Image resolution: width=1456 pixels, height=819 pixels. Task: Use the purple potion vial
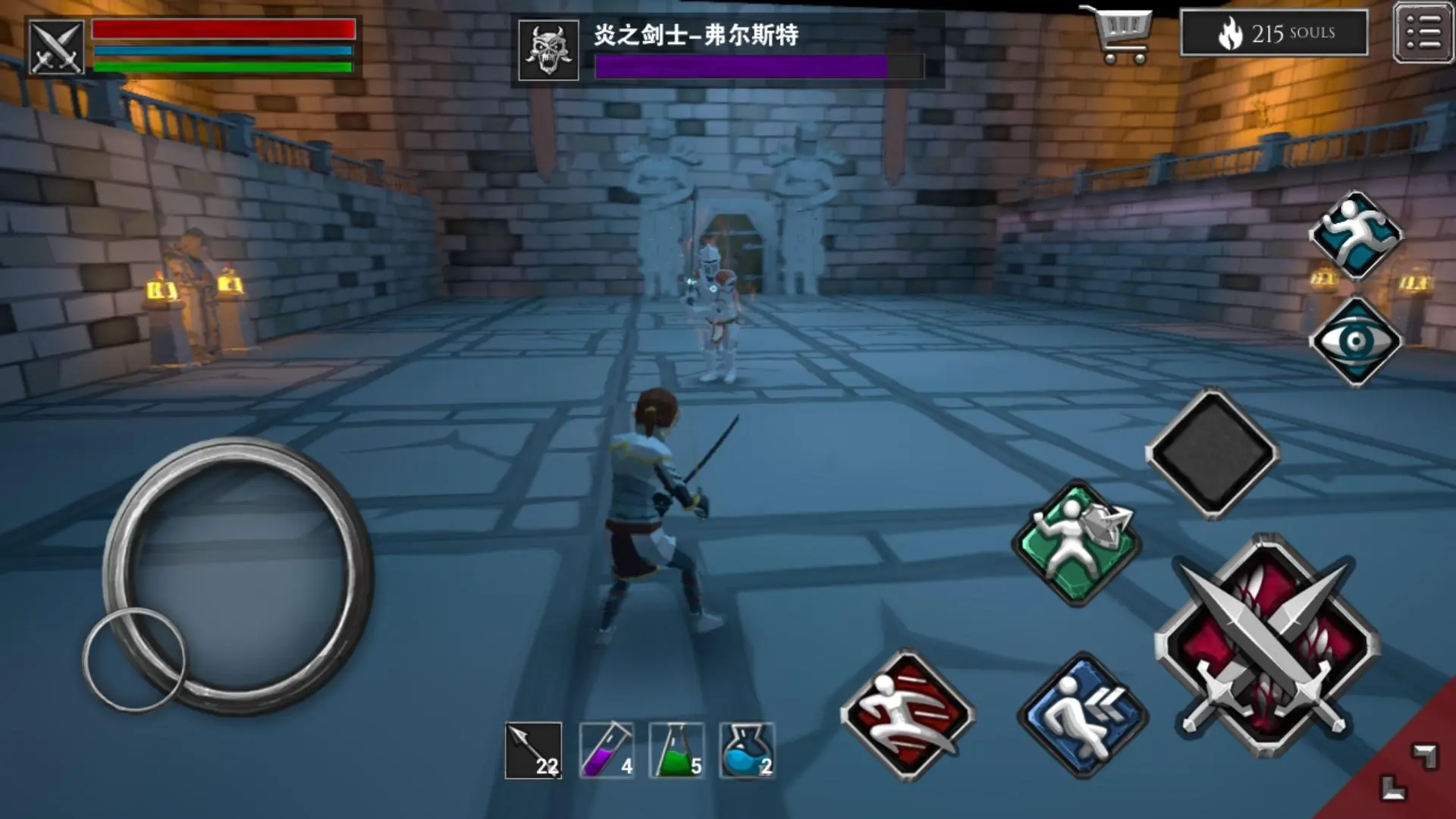(607, 751)
